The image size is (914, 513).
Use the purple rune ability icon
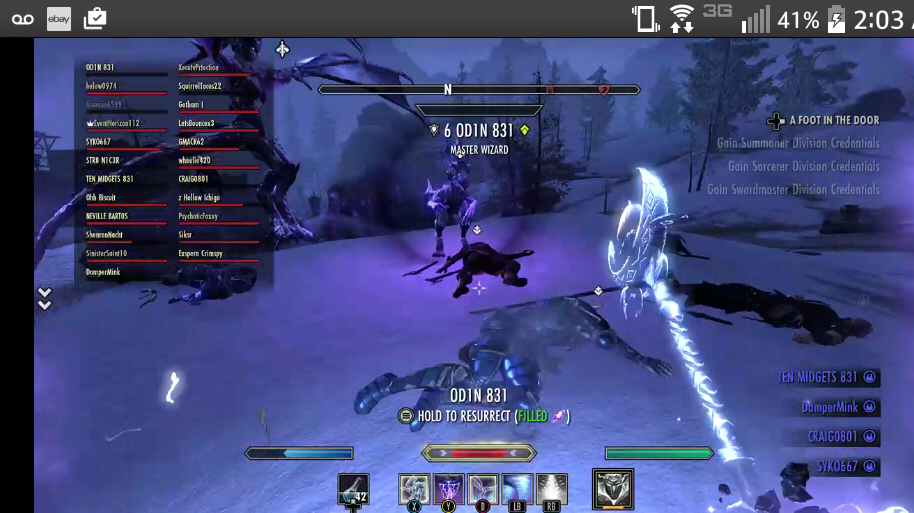[x=448, y=489]
